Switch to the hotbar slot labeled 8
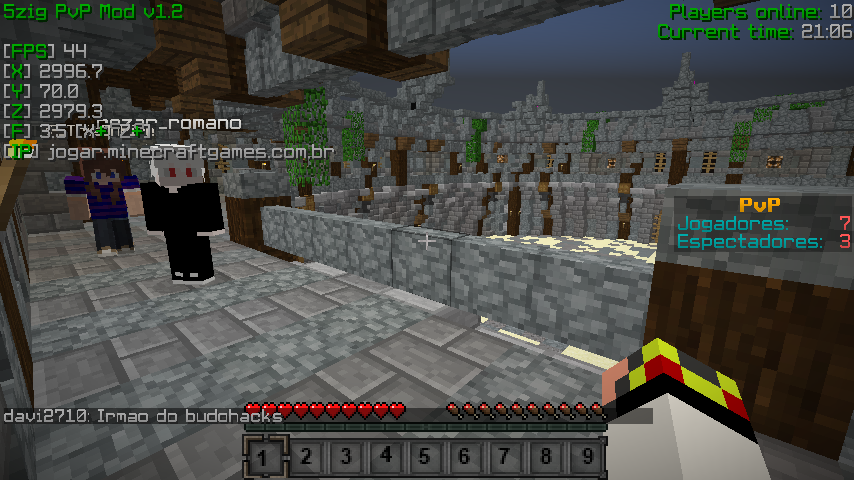Image resolution: width=854 pixels, height=480 pixels. 545,458
